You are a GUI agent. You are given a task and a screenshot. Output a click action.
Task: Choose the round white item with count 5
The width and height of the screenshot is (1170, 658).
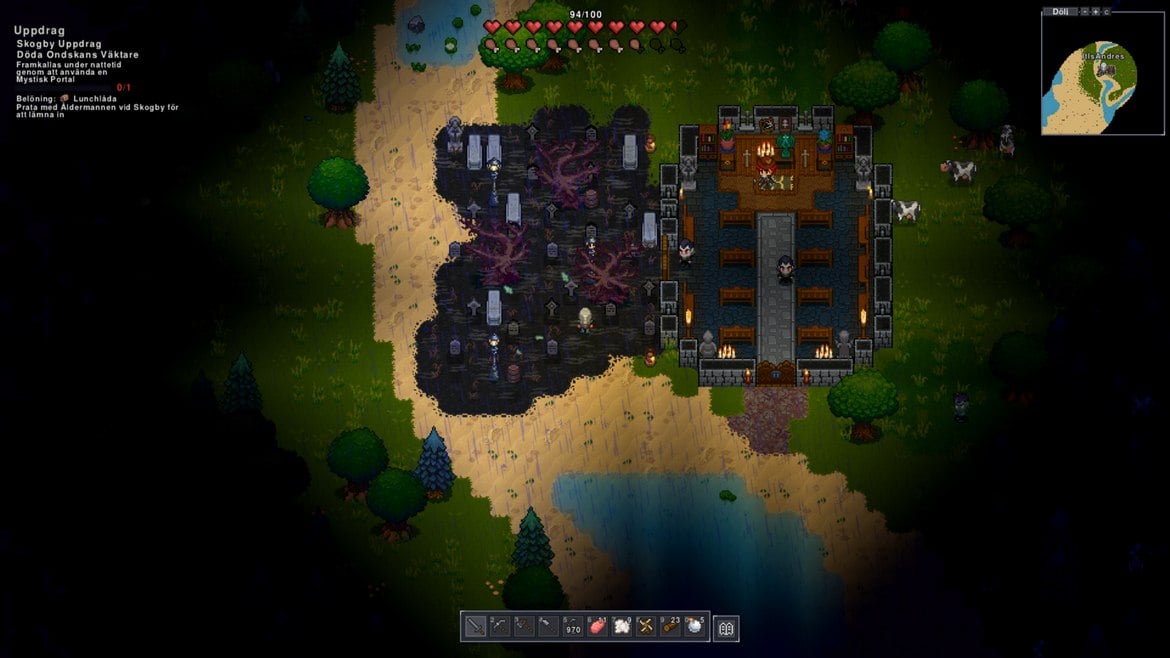point(695,626)
